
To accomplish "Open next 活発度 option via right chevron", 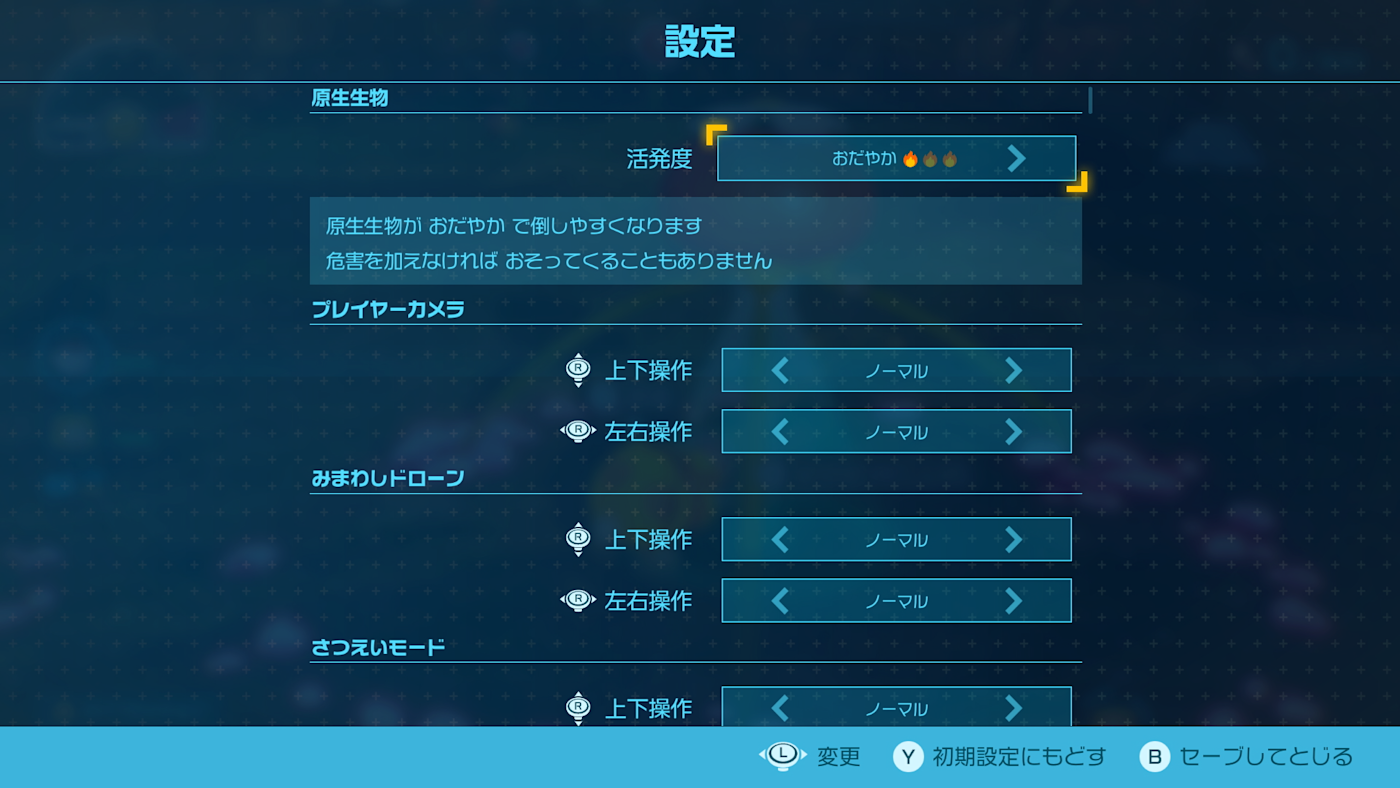I will (1017, 157).
